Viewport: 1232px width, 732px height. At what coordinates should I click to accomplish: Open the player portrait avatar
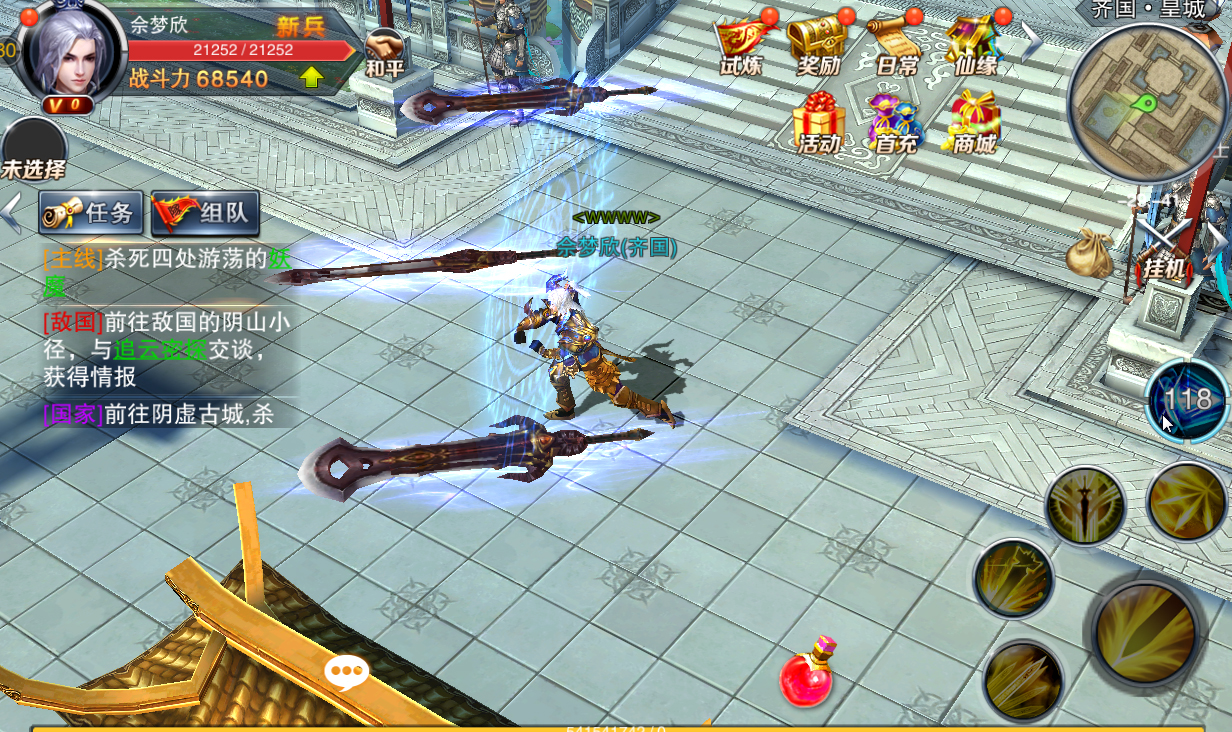(x=69, y=53)
